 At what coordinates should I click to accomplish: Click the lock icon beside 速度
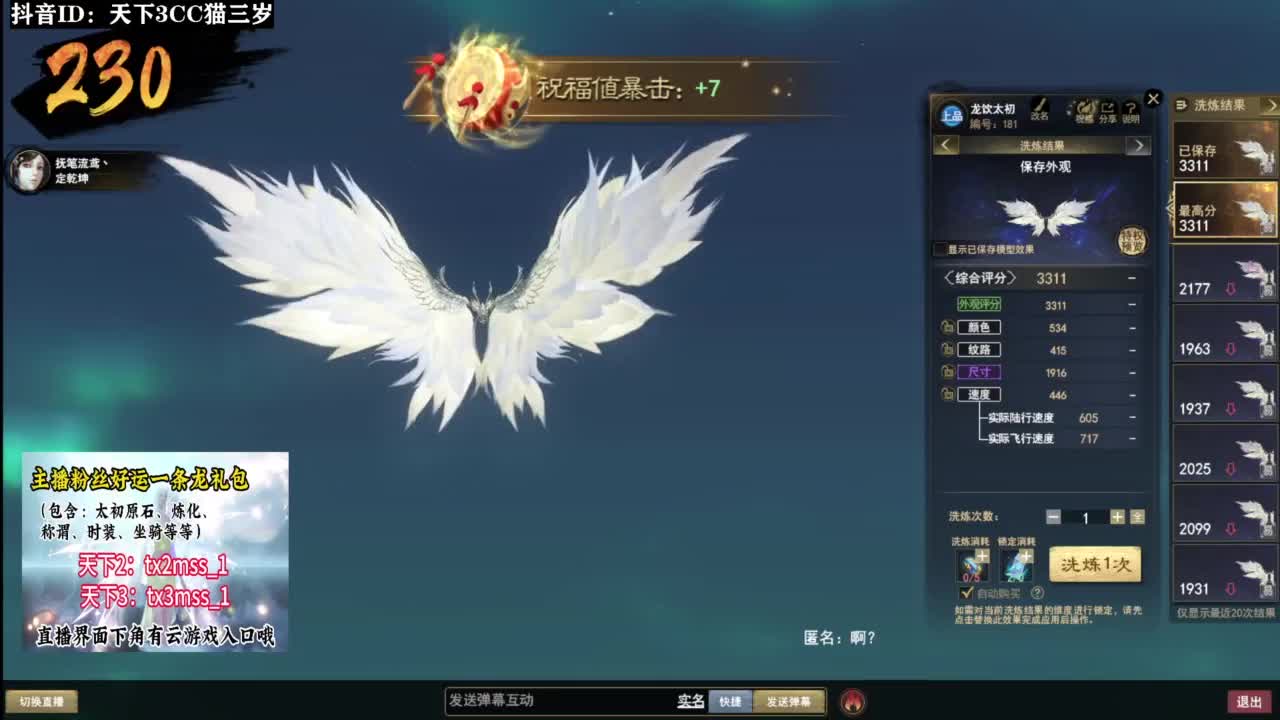[x=947, y=394]
